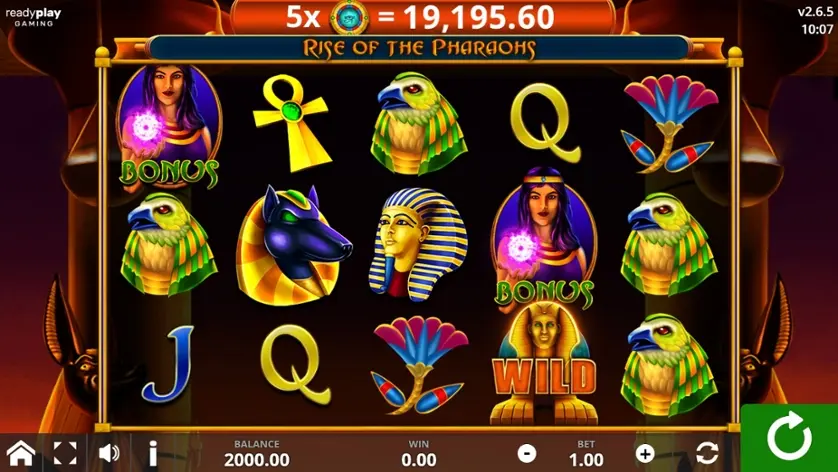Decrease the bet amount
Image resolution: width=838 pixels, height=472 pixels.
coord(527,453)
